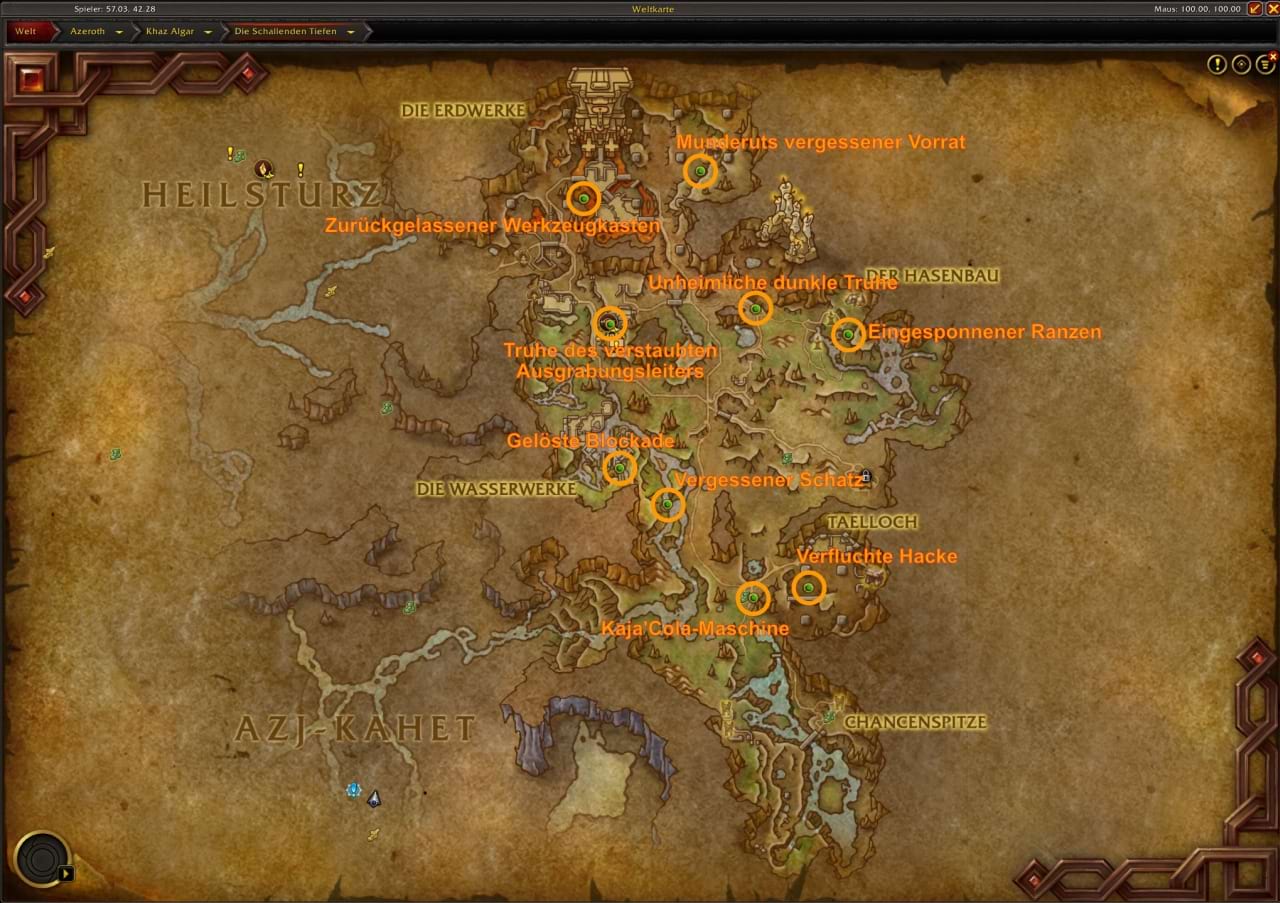Close the world map window
The height and width of the screenshot is (903, 1280).
tap(1272, 9)
